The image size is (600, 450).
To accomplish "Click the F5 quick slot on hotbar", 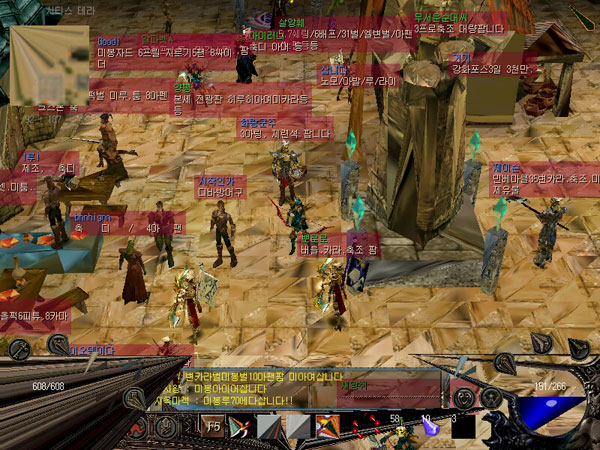I will [213, 426].
